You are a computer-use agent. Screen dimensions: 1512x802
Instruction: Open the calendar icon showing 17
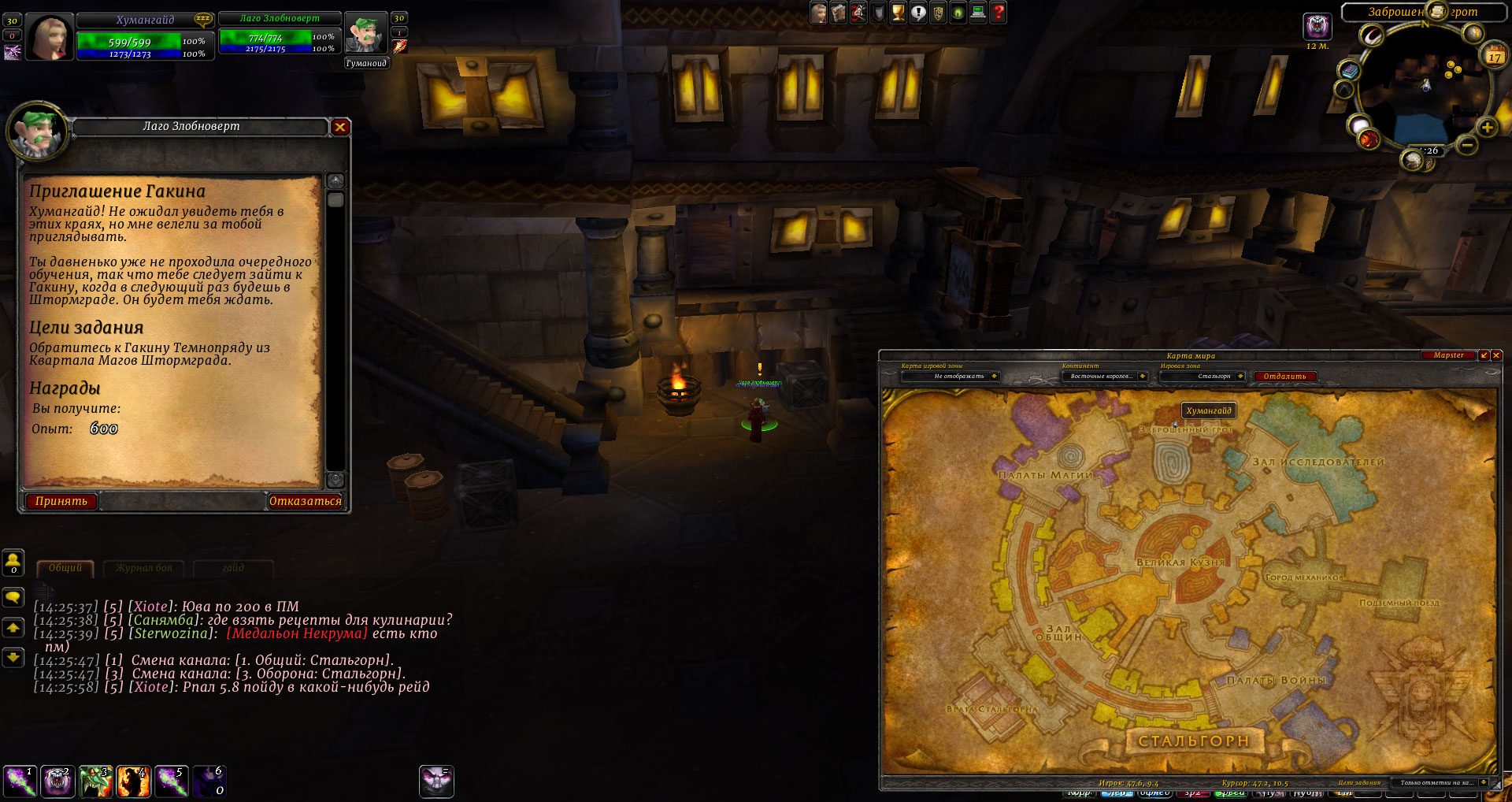(1494, 55)
